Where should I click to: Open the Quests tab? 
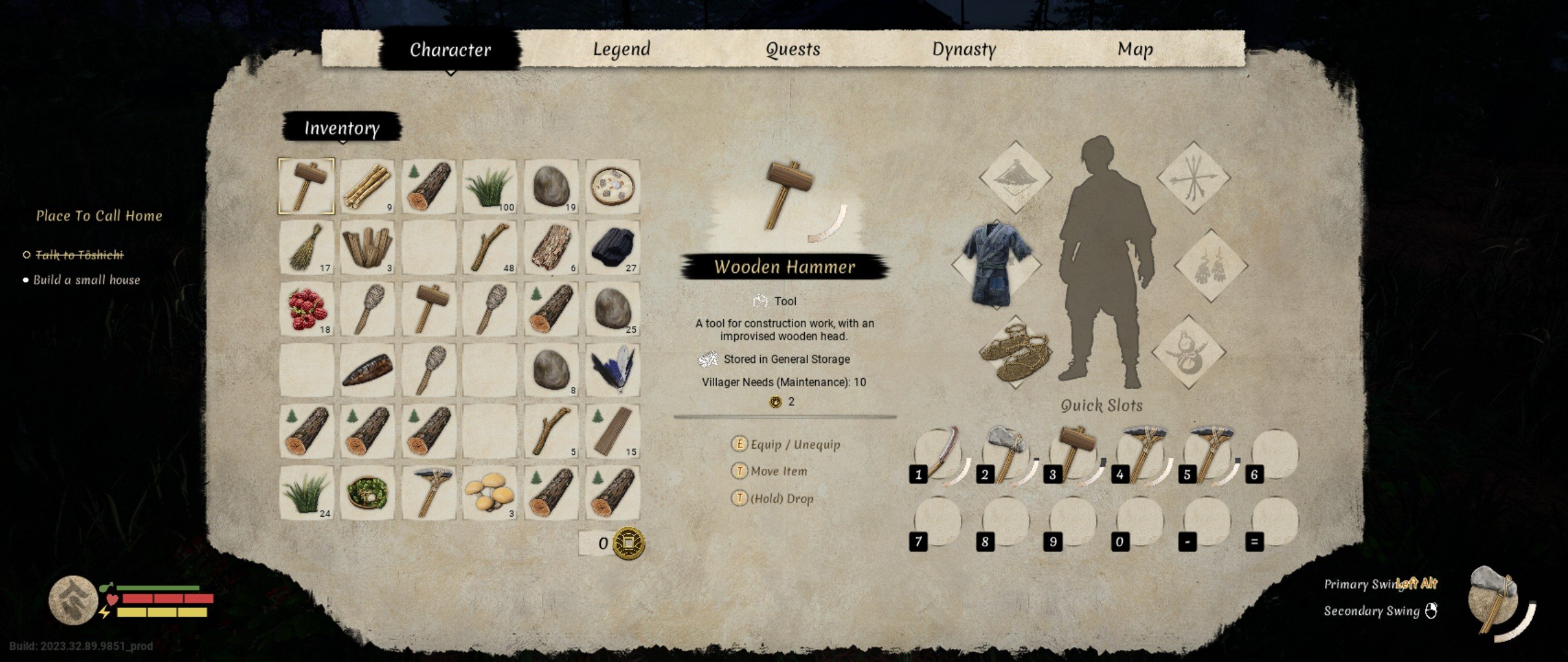[793, 49]
